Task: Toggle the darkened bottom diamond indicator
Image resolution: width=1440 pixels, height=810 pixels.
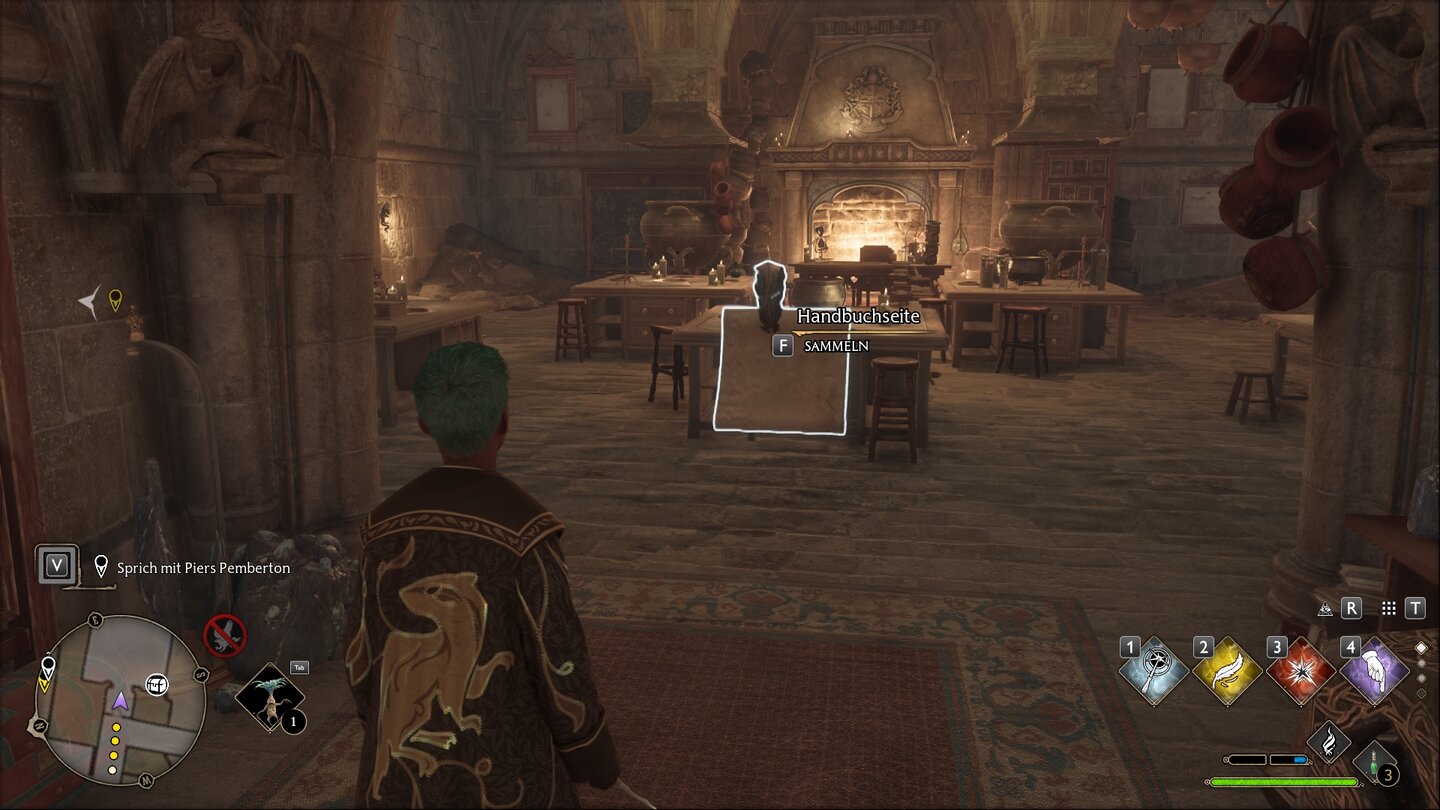Action: point(1421,693)
